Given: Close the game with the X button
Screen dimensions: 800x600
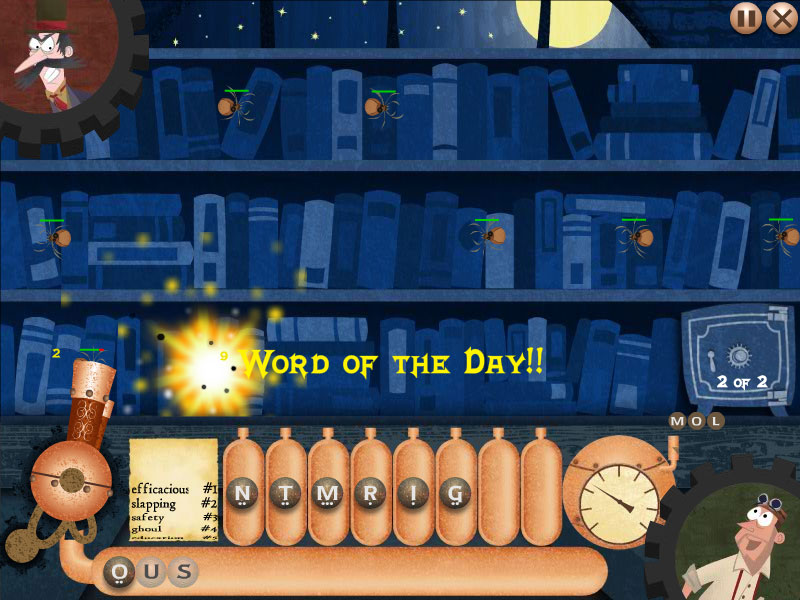Looking at the screenshot, I should click(x=780, y=18).
